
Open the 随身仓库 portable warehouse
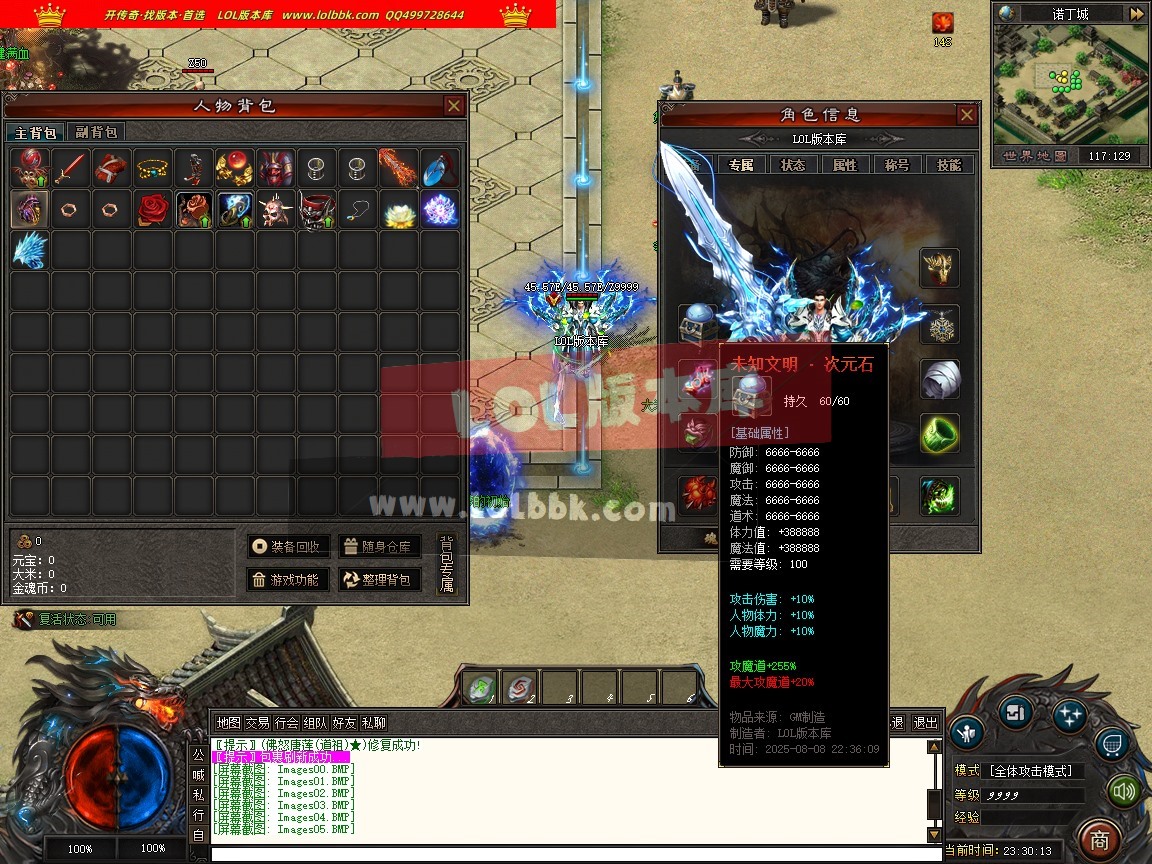tap(379, 546)
